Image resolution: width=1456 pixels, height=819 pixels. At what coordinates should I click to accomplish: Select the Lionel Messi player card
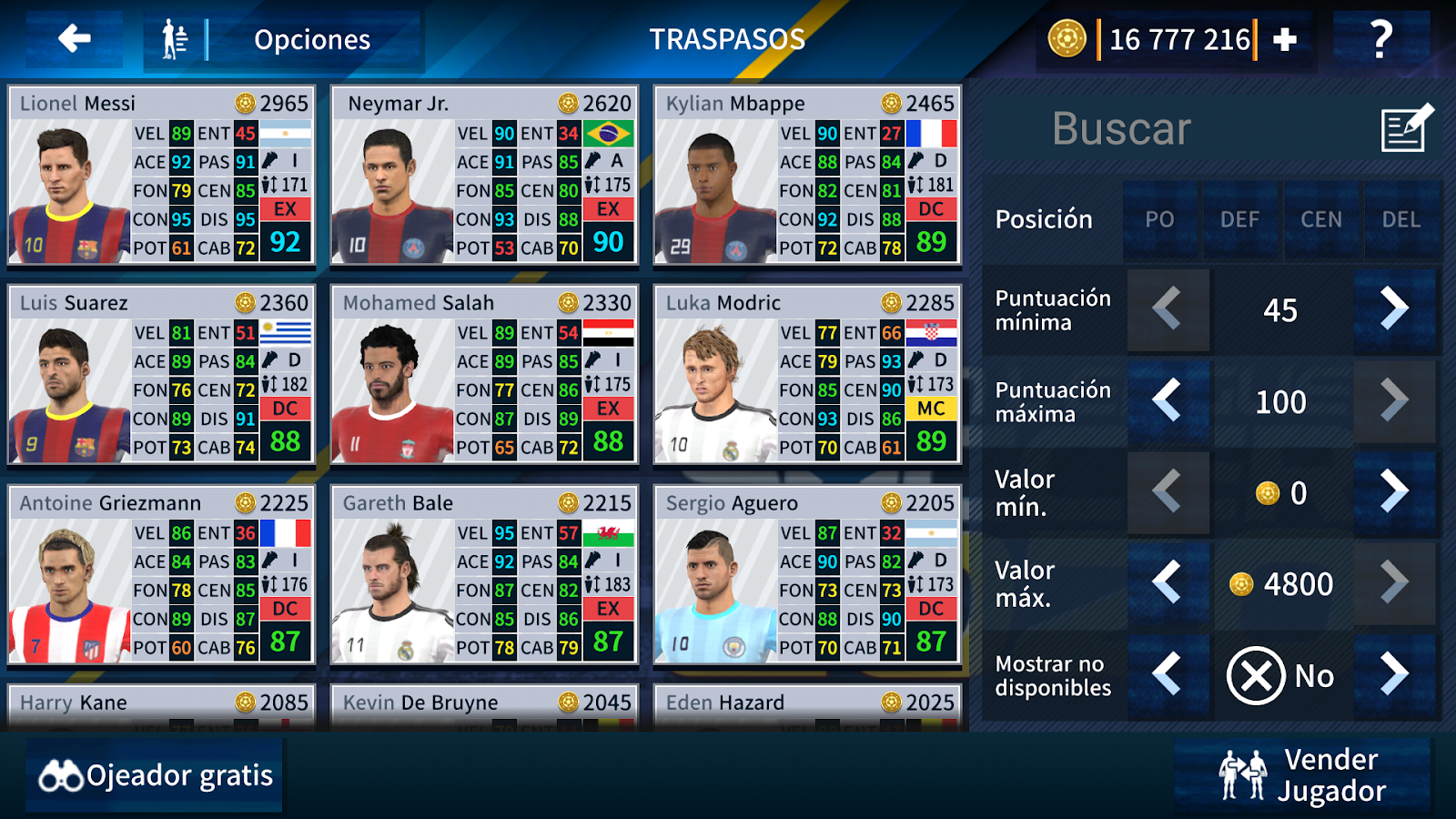coord(162,176)
